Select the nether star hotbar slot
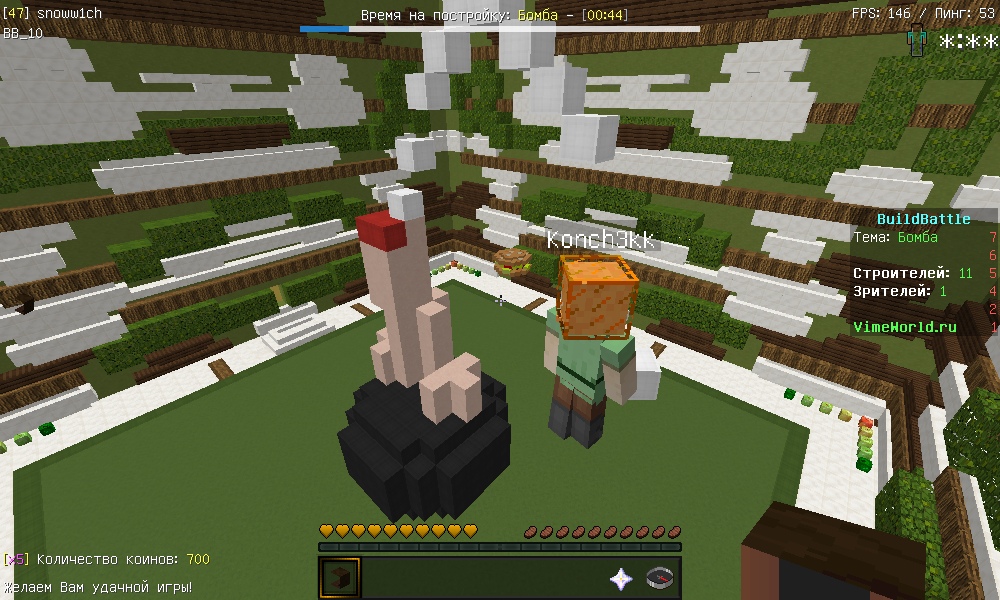Screen dimensions: 1000x600 (x=621, y=578)
